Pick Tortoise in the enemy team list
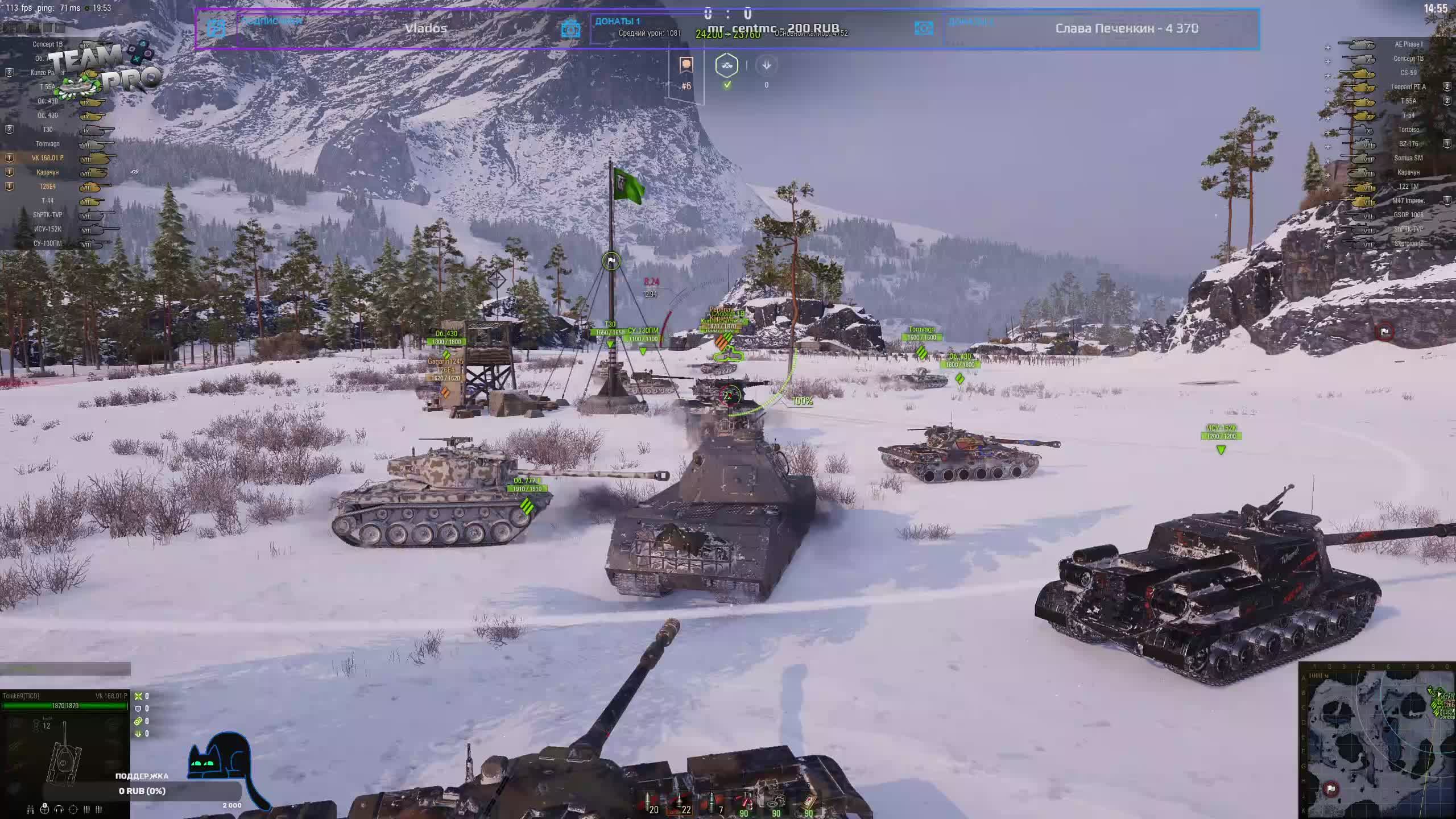Image resolution: width=1456 pixels, height=819 pixels. [1408, 130]
